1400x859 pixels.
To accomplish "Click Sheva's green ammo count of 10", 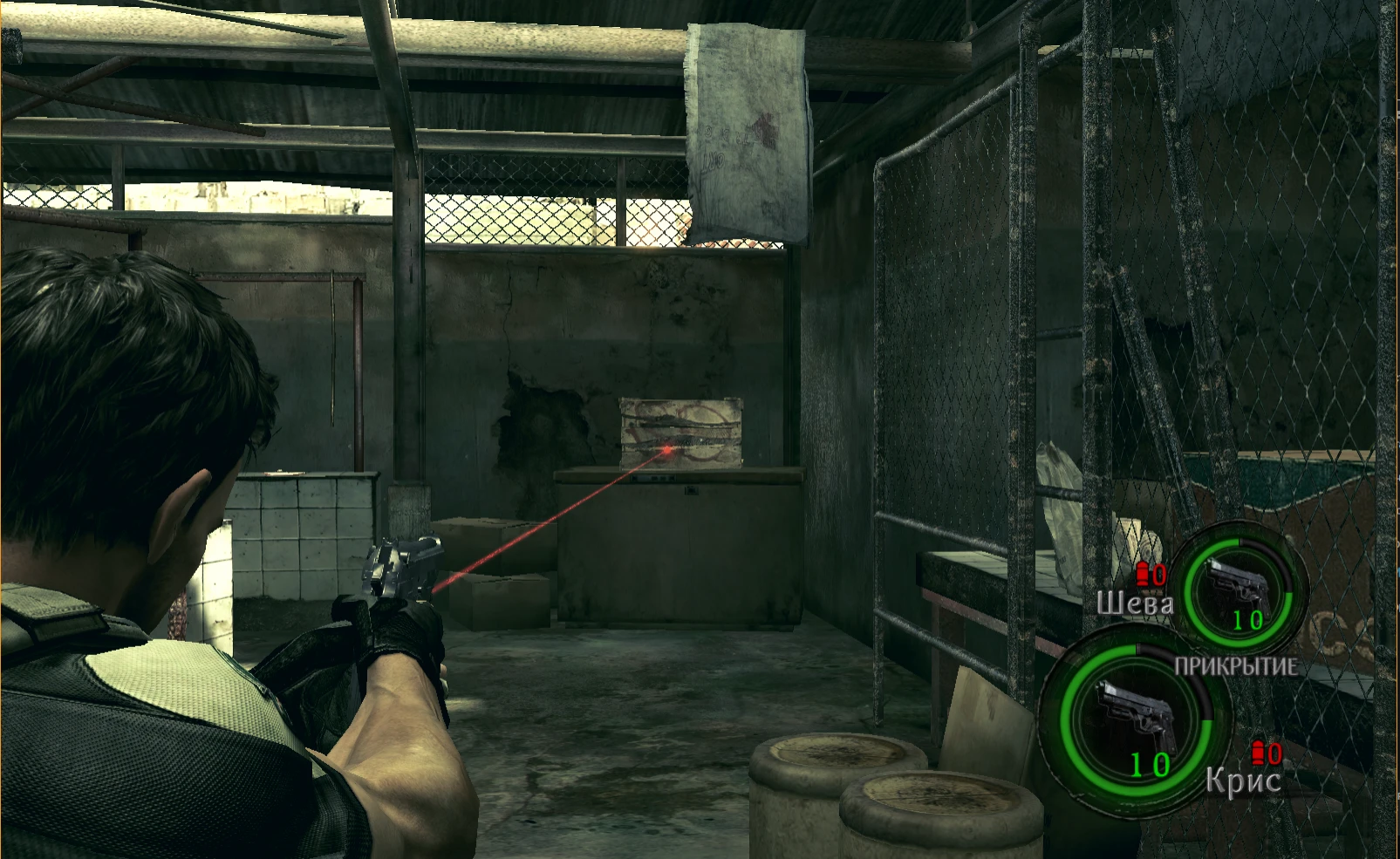I will [x=1249, y=622].
